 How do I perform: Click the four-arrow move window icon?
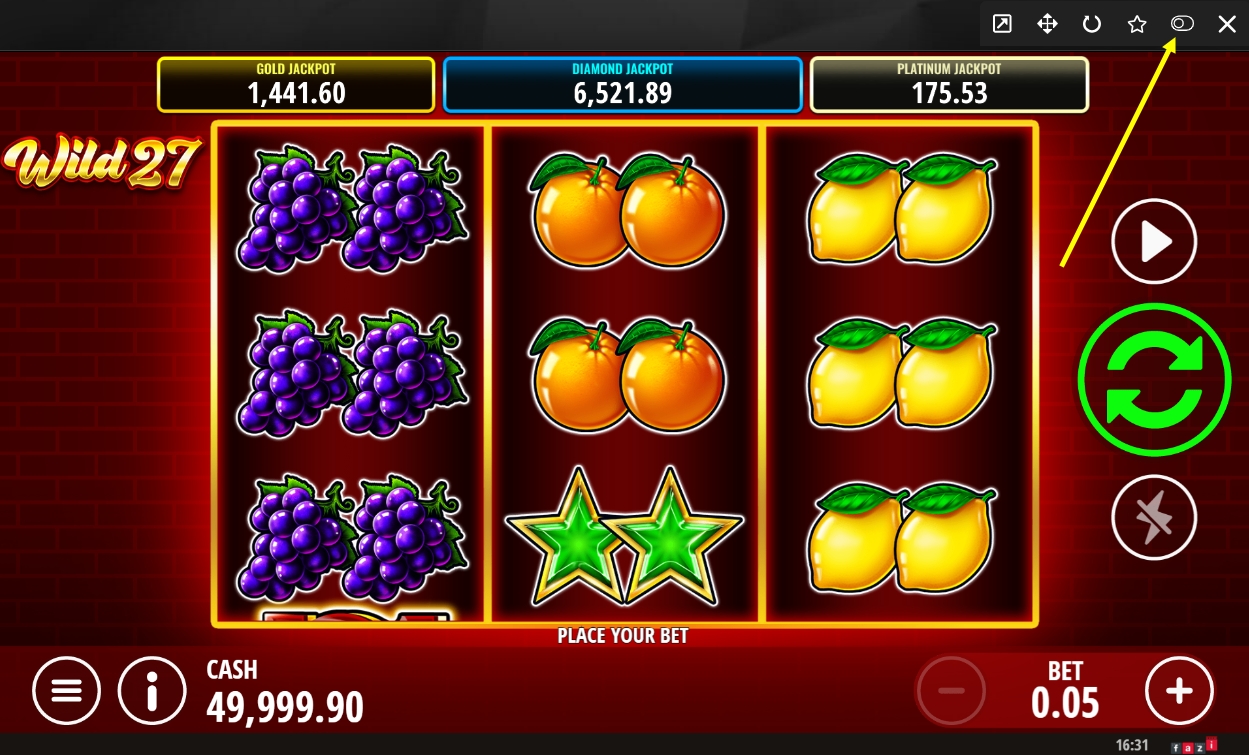1047,24
